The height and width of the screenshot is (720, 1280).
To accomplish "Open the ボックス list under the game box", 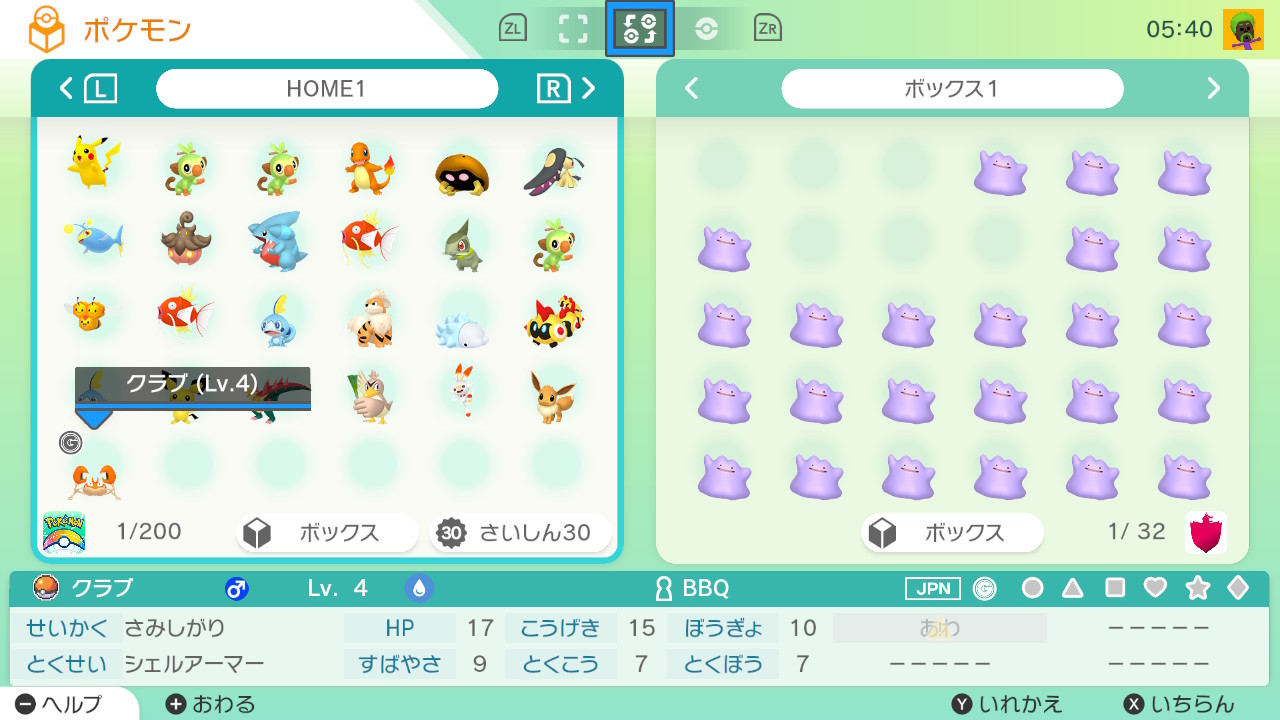I will (x=952, y=533).
